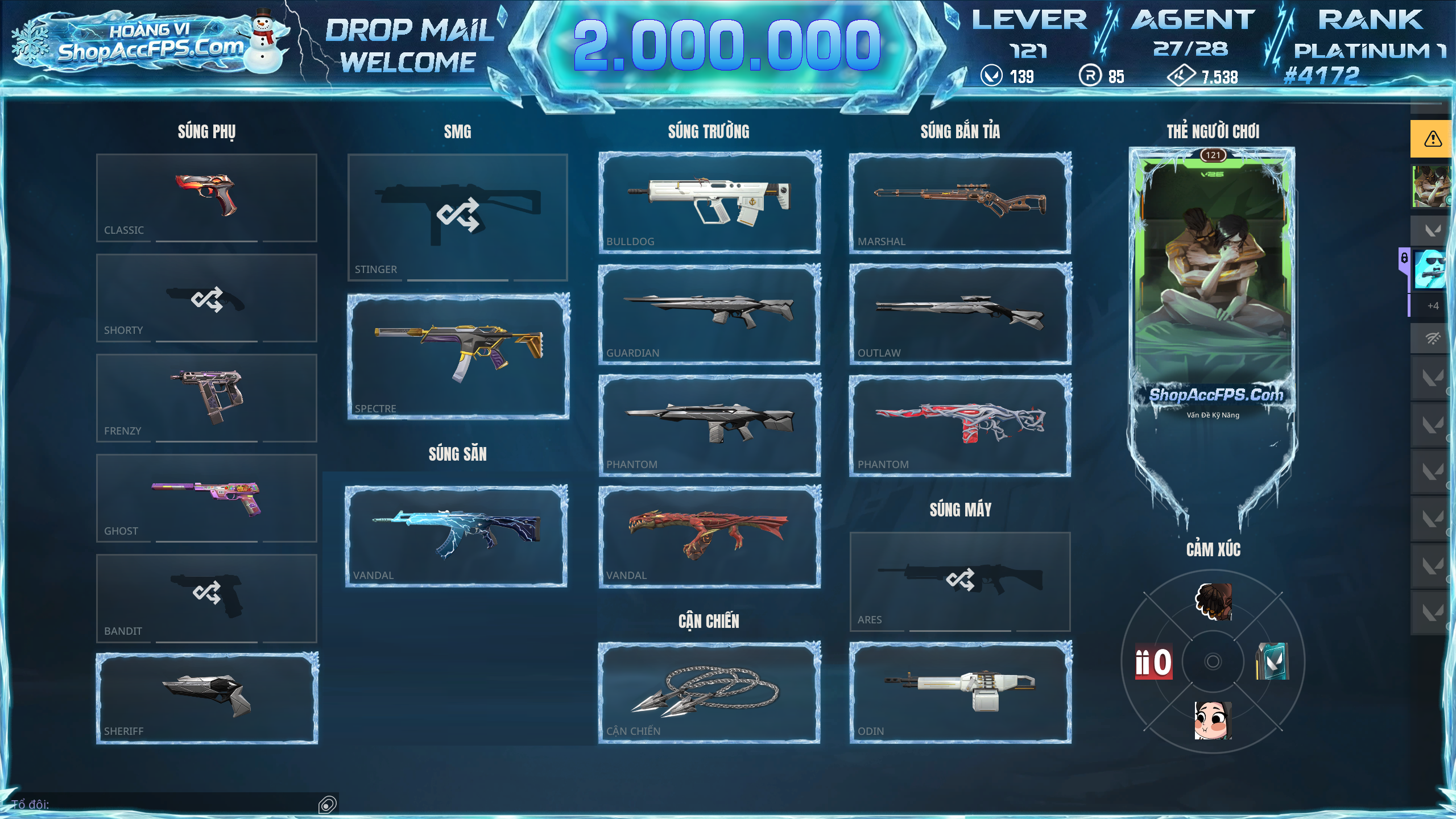Select the Marshal sniper slot
1456x819 pixels.
point(960,202)
